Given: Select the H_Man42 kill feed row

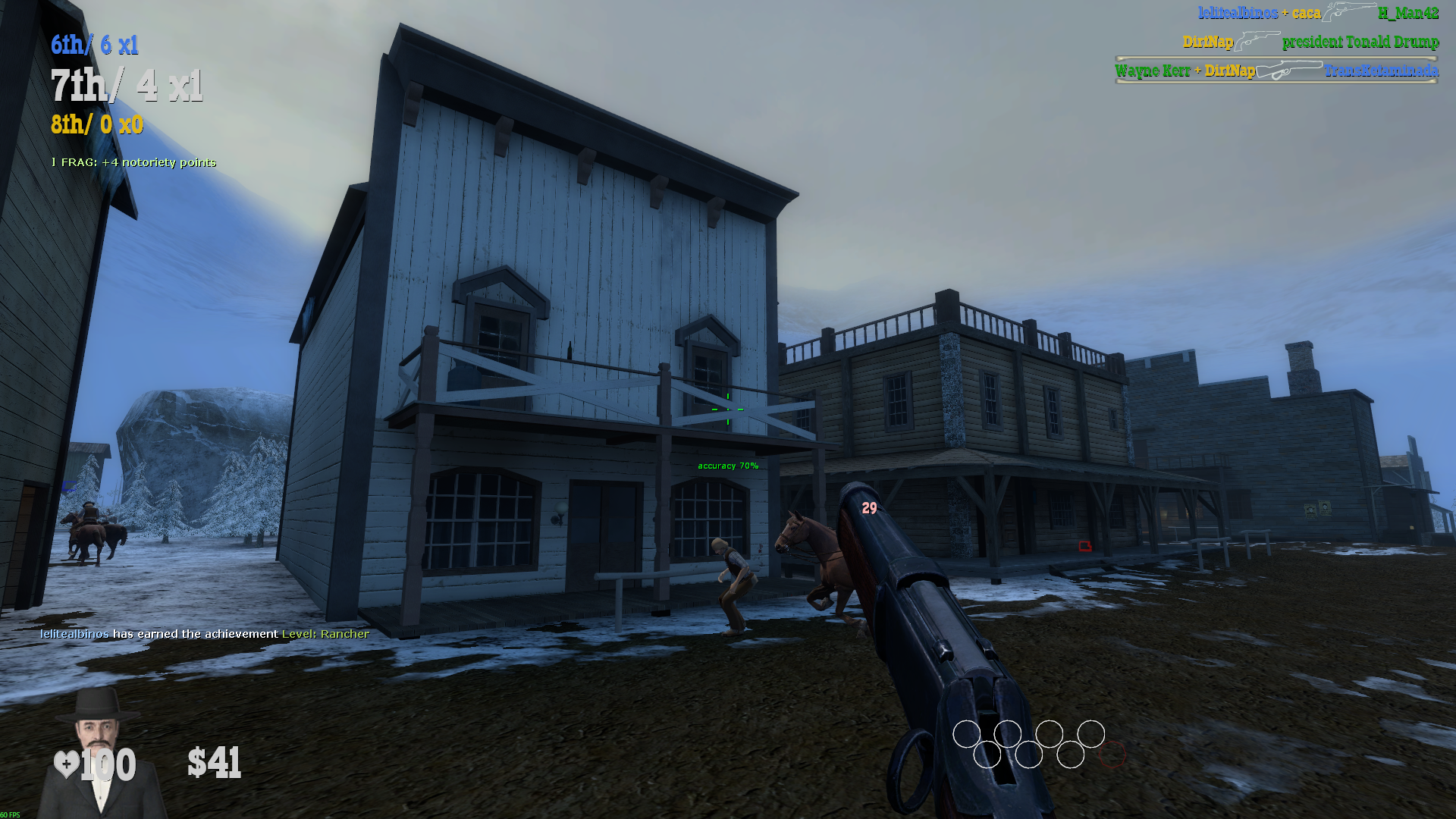Looking at the screenshot, I should pos(1318,13).
